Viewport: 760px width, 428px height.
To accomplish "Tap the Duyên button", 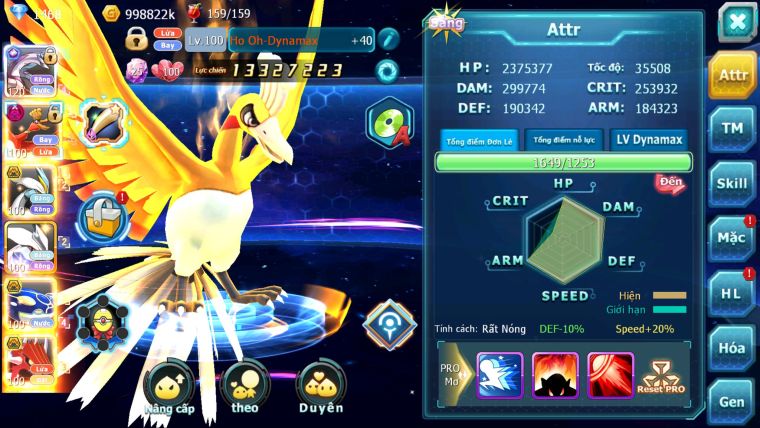I will point(320,389).
